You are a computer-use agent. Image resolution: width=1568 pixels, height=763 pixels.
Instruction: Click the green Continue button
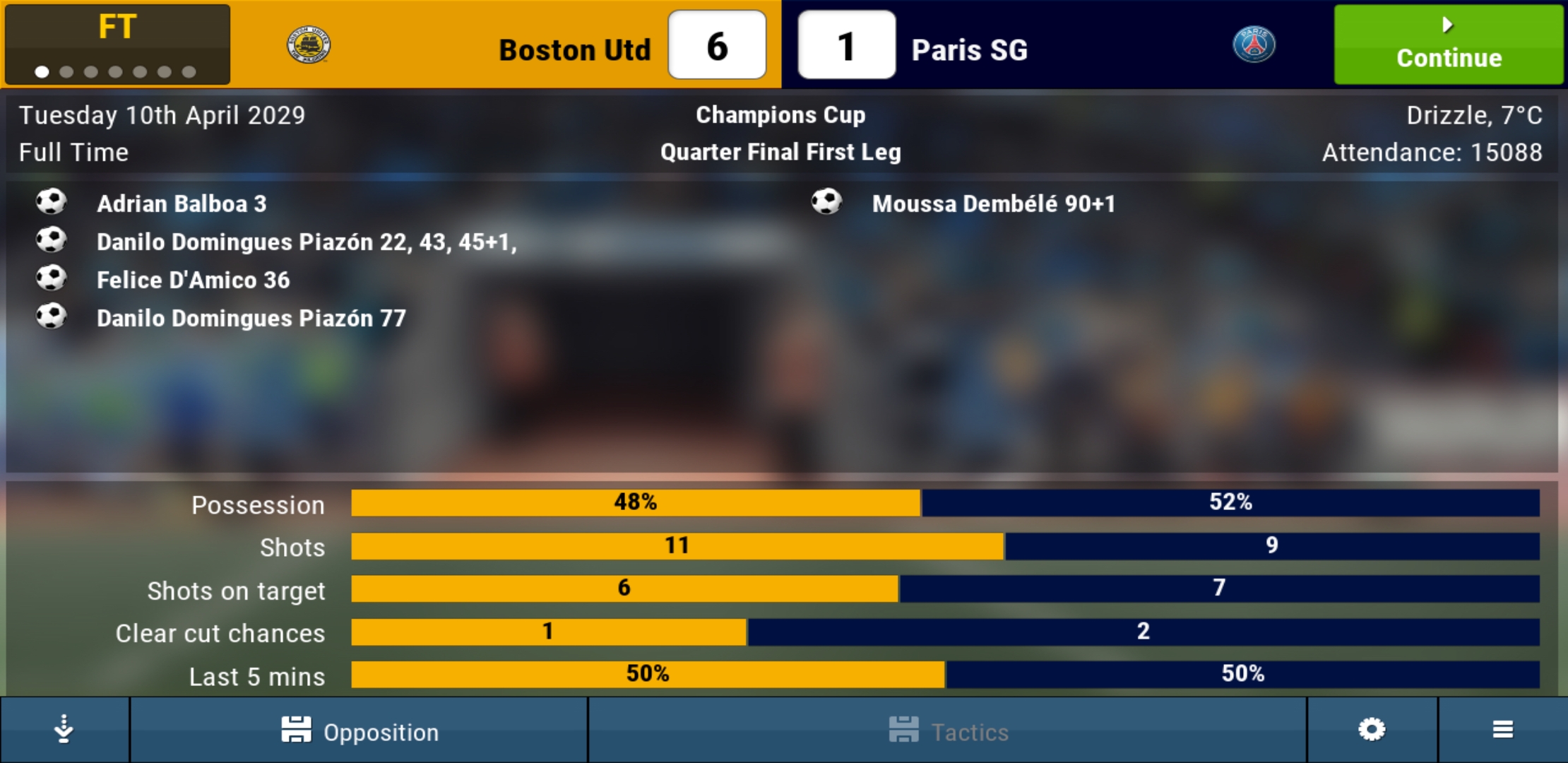tap(1448, 45)
